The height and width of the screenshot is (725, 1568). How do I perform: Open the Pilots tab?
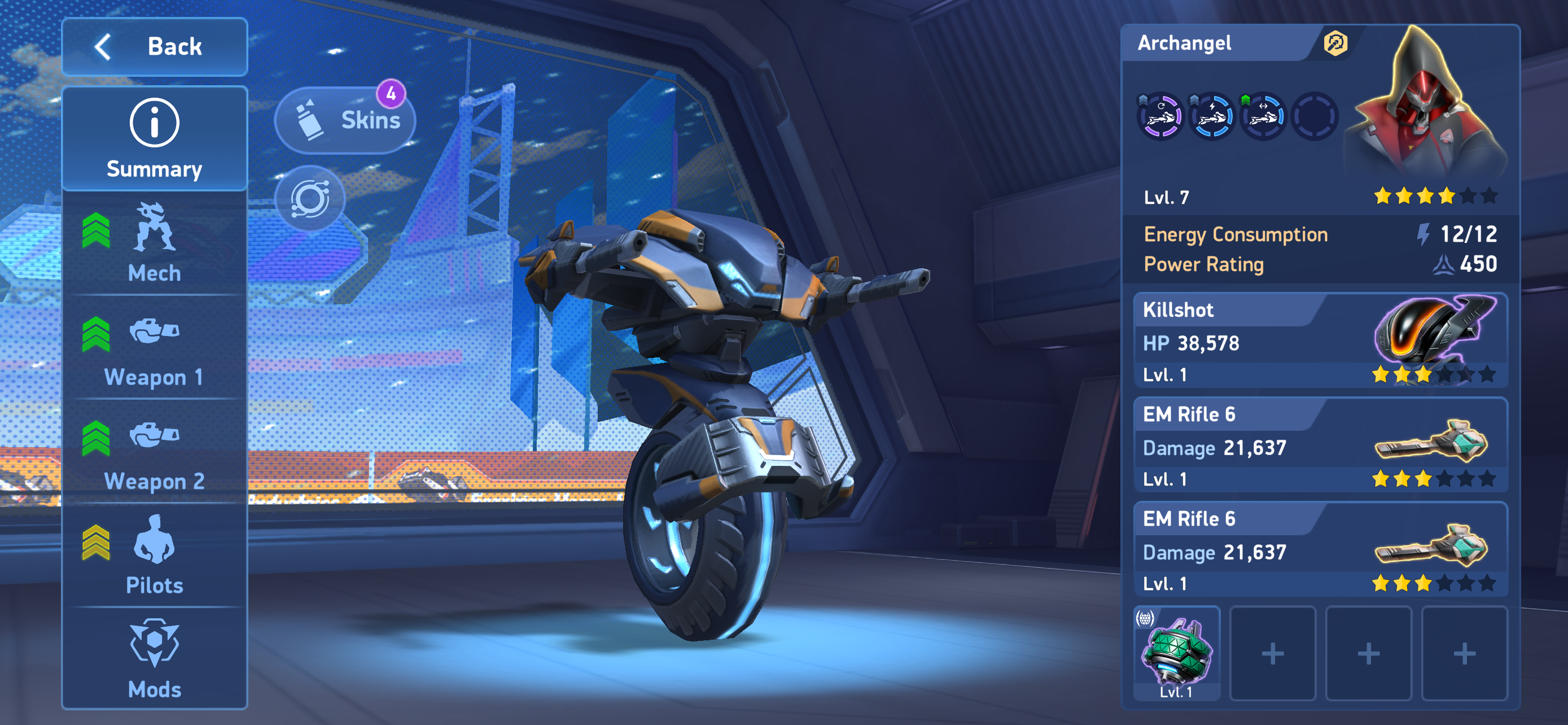click(x=155, y=556)
